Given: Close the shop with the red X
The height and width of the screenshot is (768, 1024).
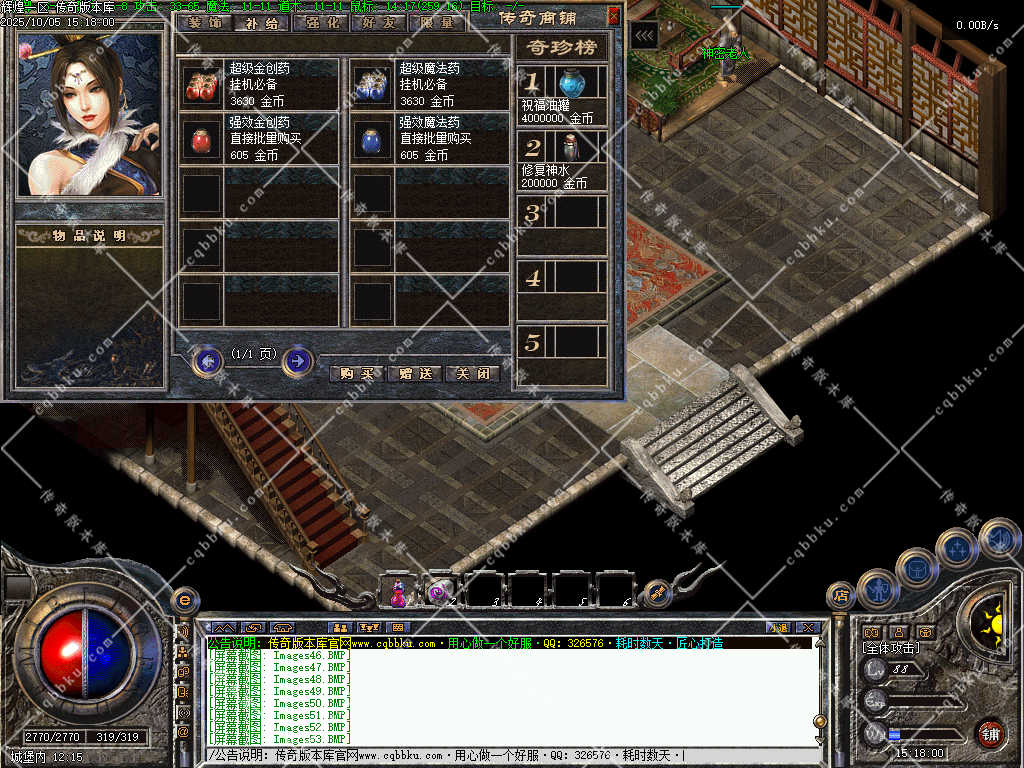Looking at the screenshot, I should [613, 16].
